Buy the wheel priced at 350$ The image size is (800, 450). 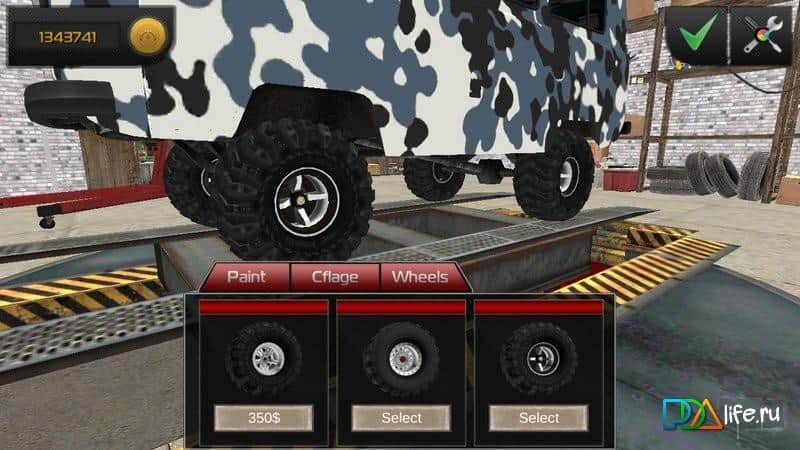[264, 417]
